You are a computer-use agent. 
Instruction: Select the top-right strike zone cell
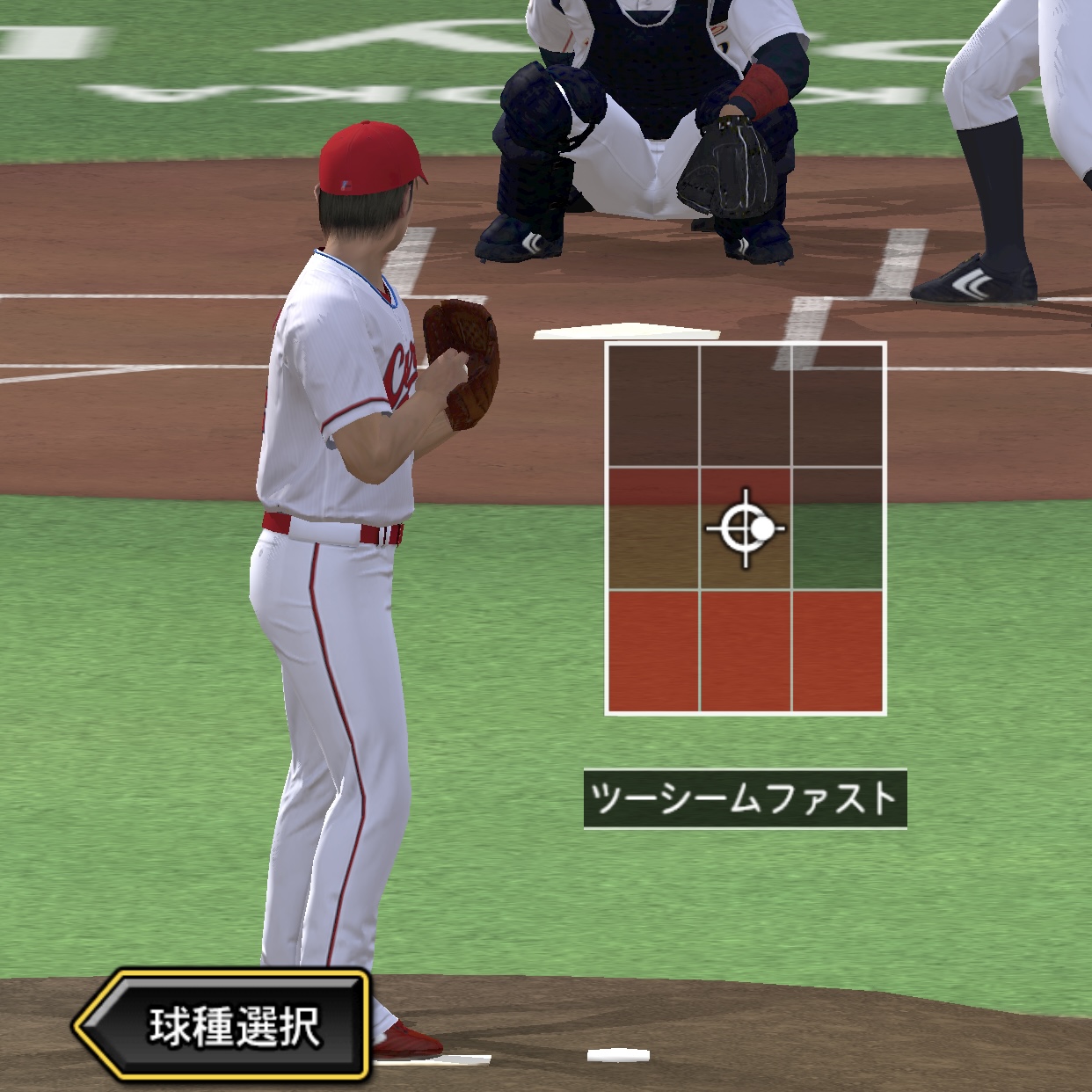click(838, 405)
